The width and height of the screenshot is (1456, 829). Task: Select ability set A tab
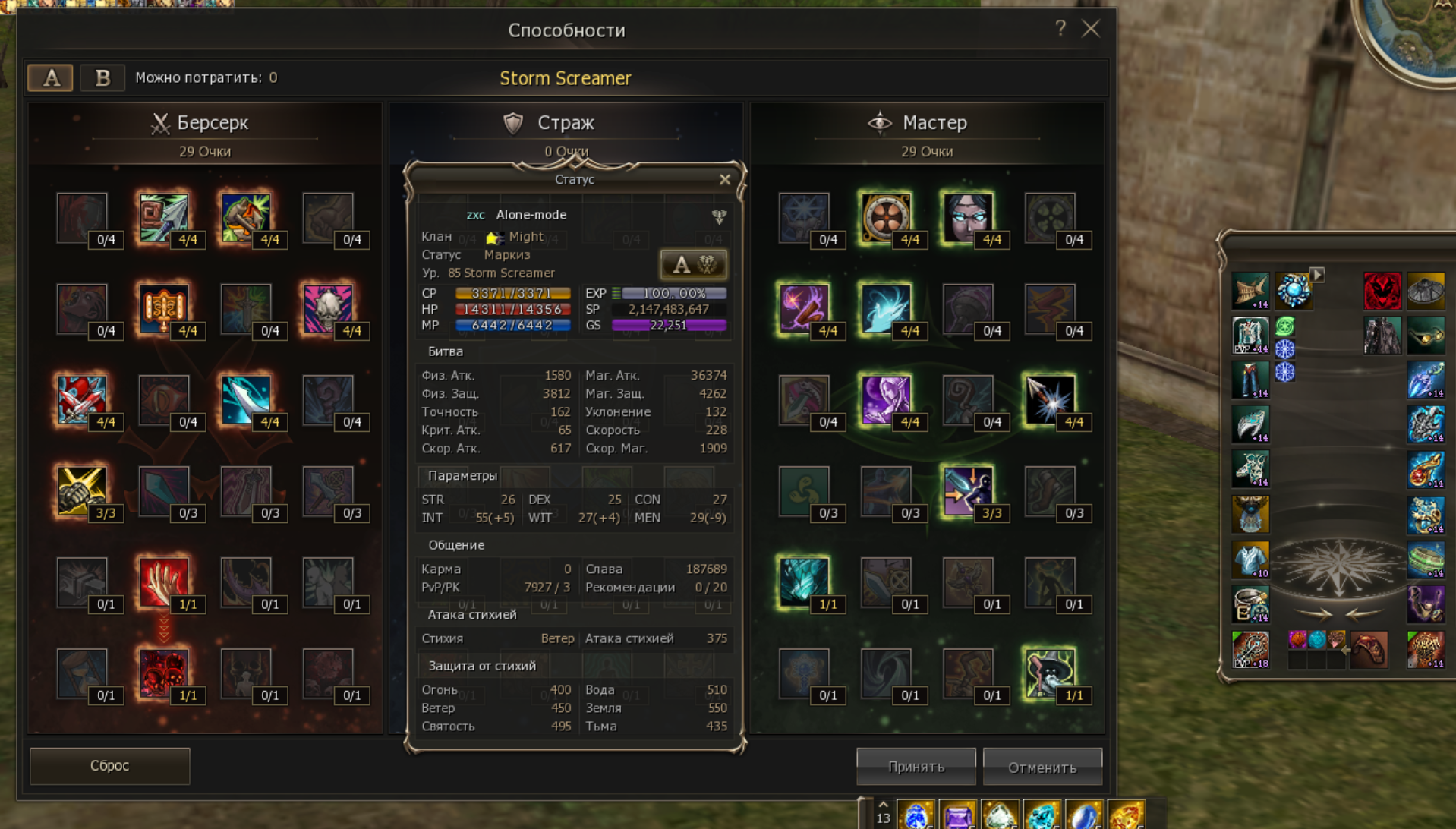click(x=51, y=77)
